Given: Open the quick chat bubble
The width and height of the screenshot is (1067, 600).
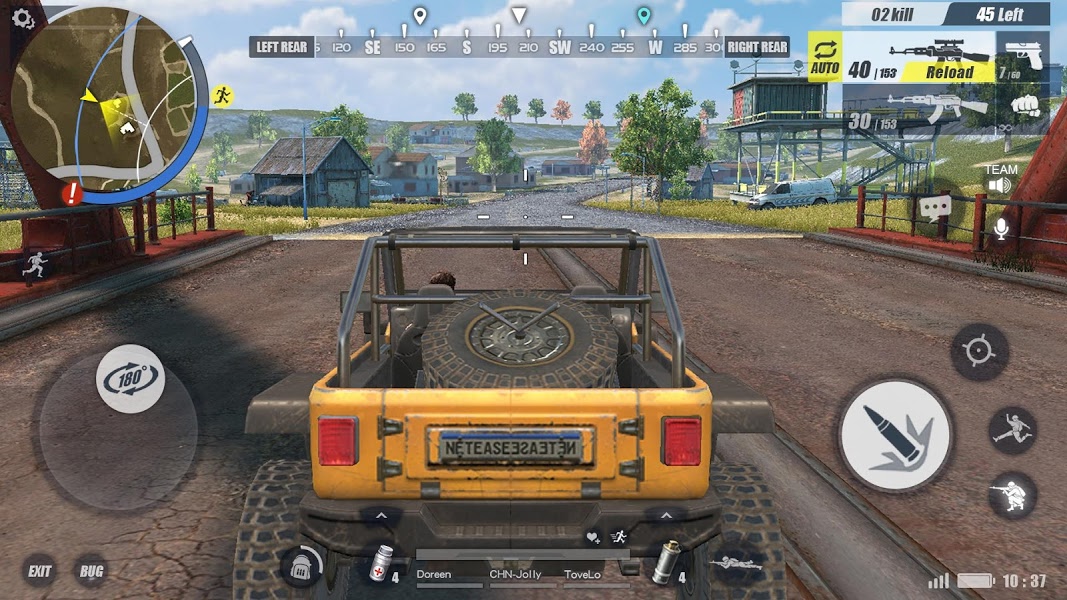Looking at the screenshot, I should (935, 208).
